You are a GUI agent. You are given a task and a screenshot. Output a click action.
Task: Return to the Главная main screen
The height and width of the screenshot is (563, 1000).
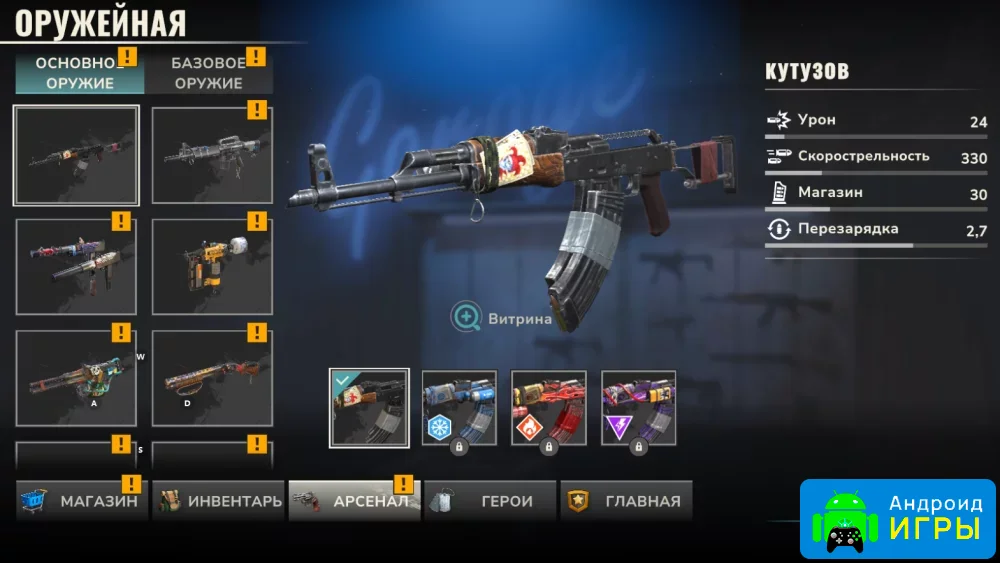click(x=626, y=501)
